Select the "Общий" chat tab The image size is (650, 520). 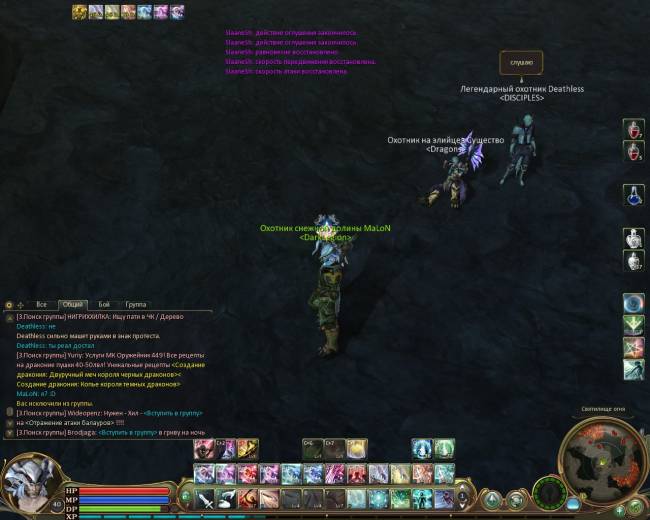coord(72,304)
